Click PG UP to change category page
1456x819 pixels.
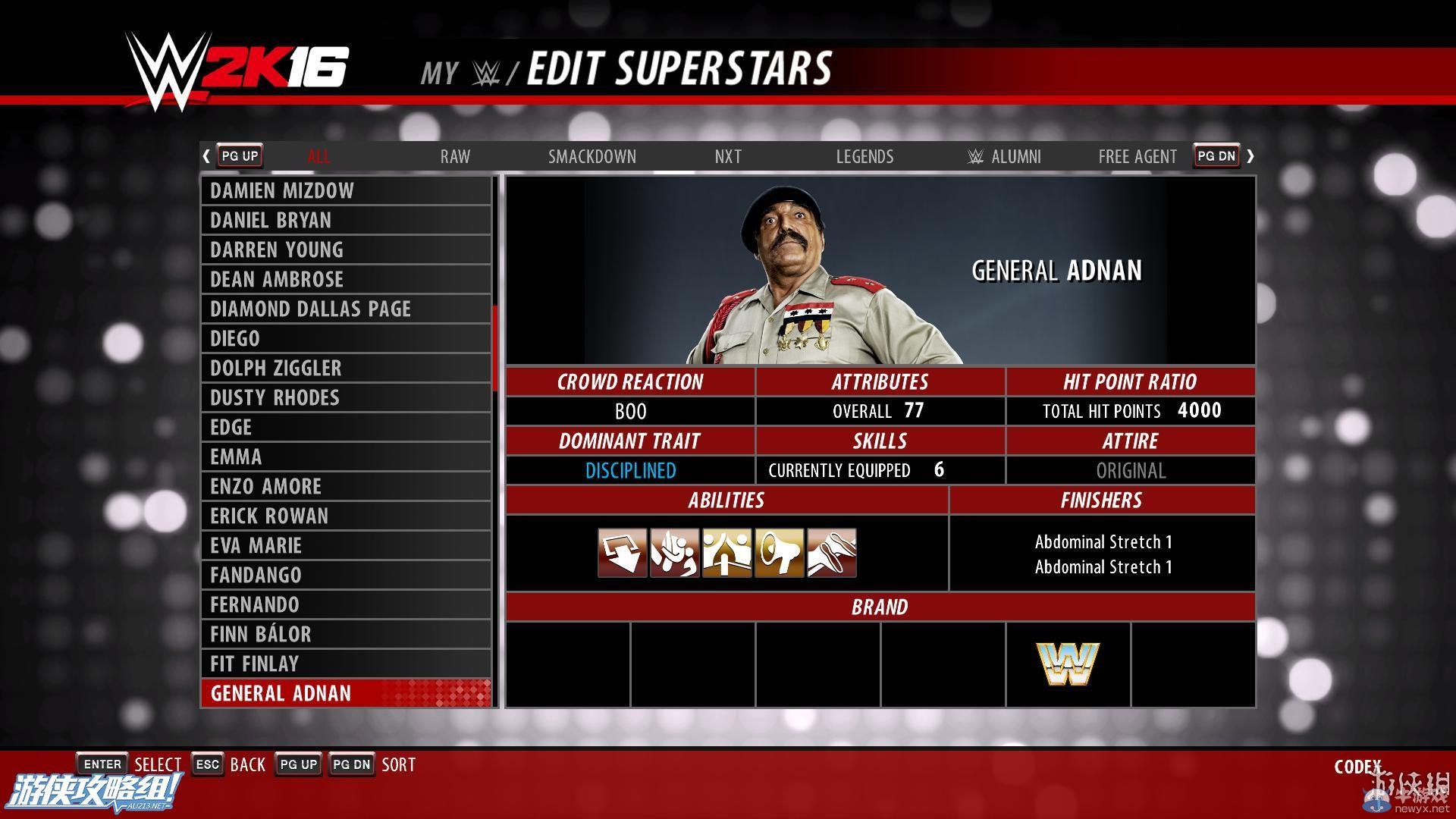point(239,155)
